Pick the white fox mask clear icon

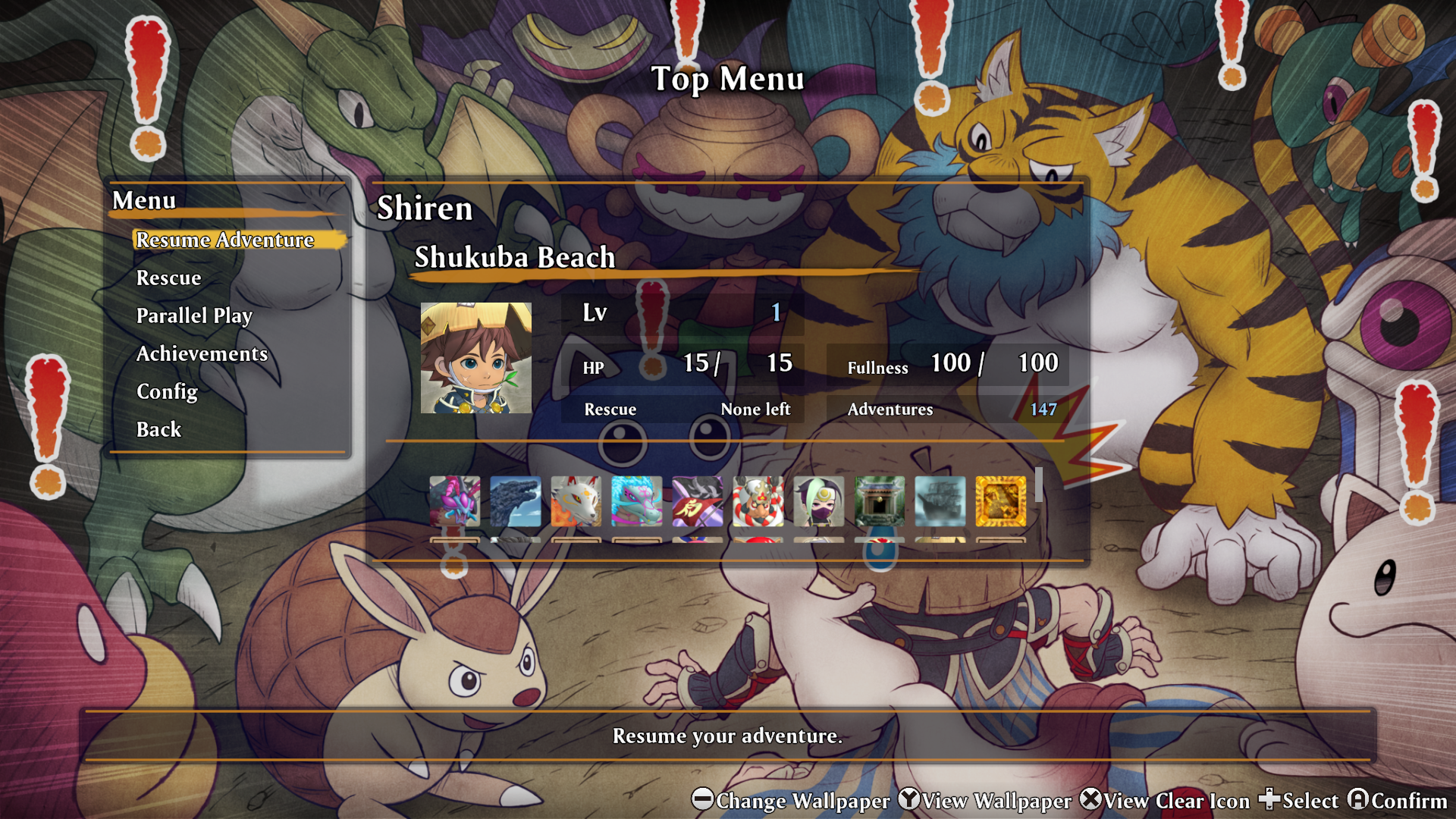(x=576, y=501)
